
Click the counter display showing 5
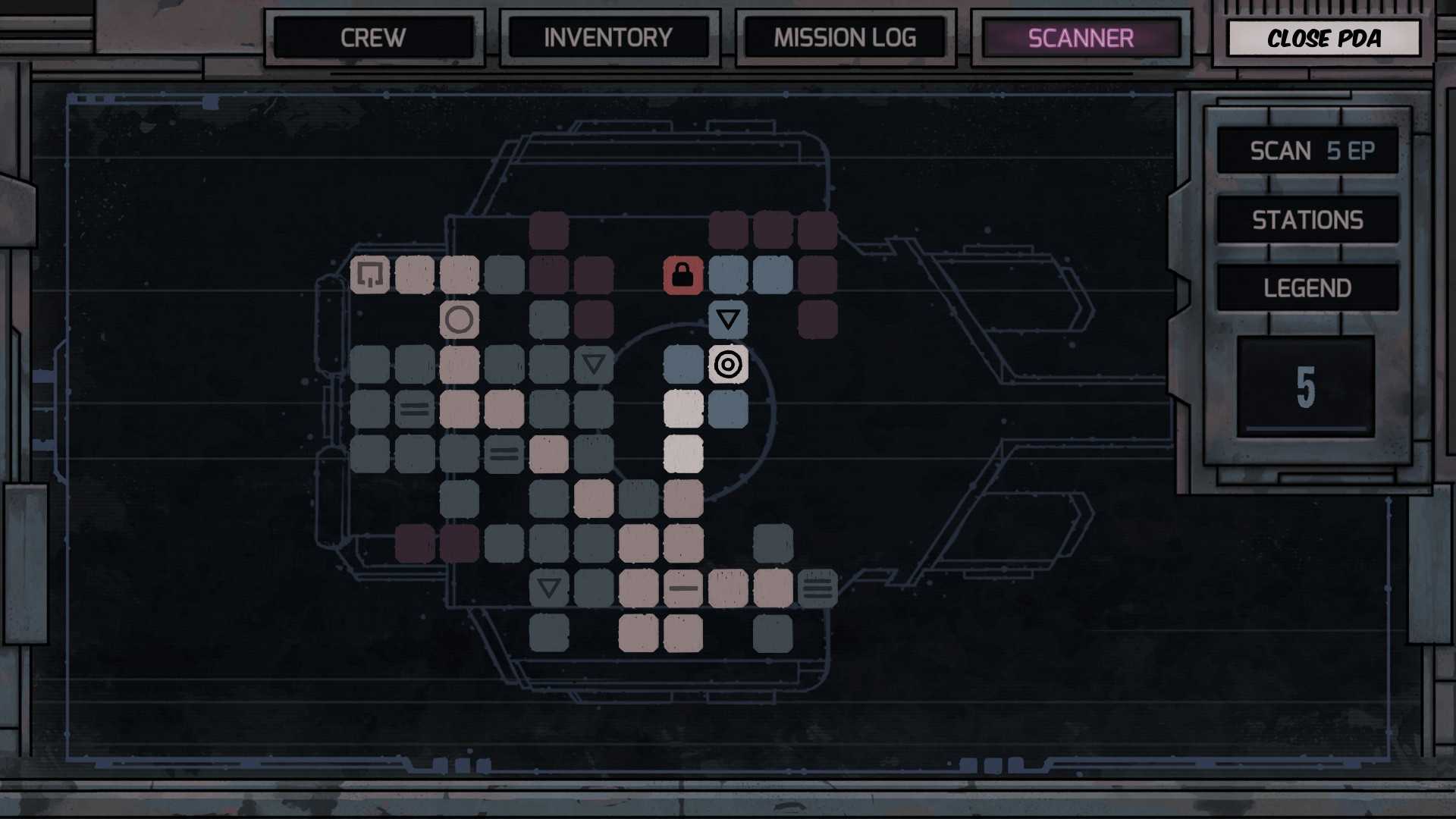click(1307, 388)
